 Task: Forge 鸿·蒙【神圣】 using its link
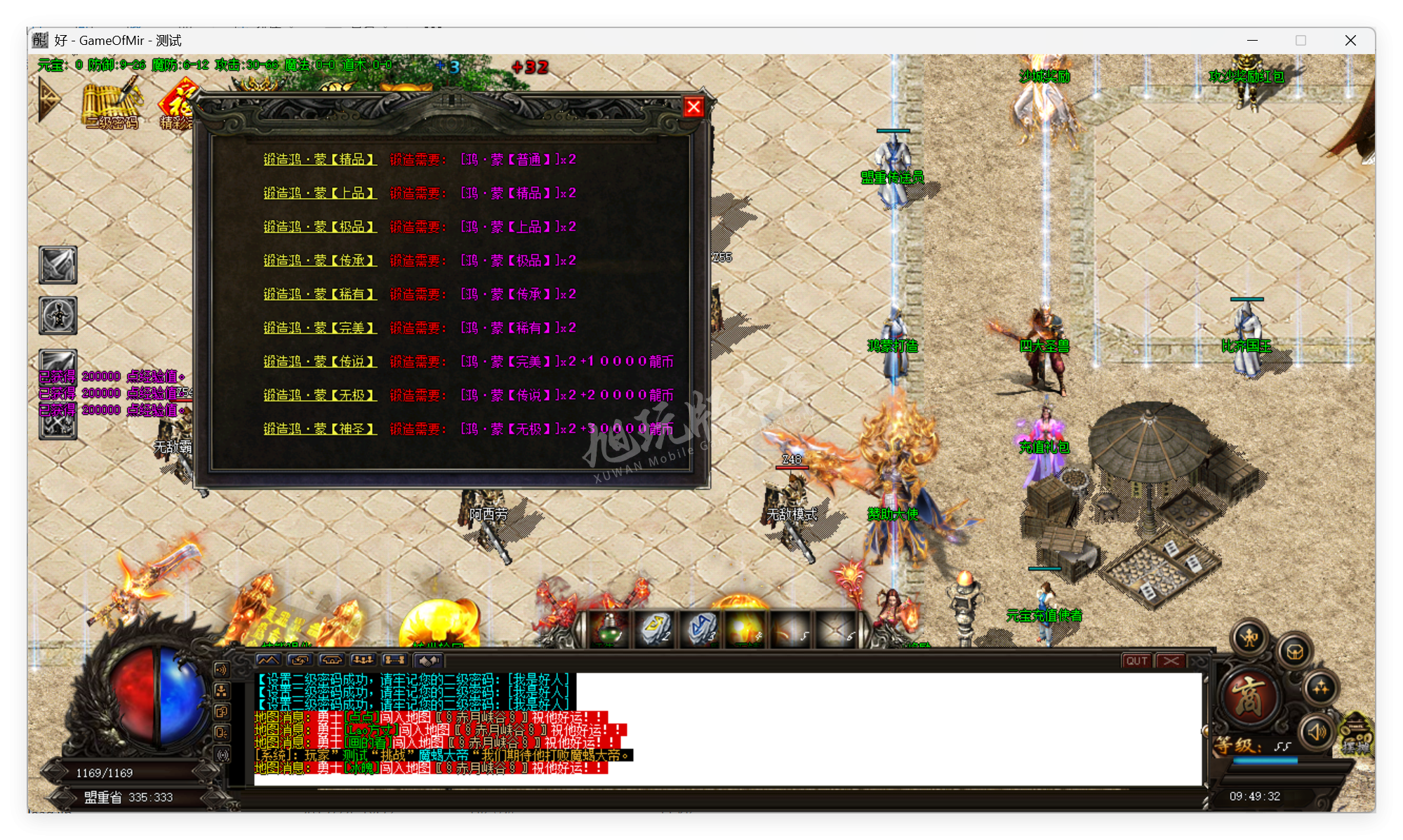pyautogui.click(x=319, y=429)
